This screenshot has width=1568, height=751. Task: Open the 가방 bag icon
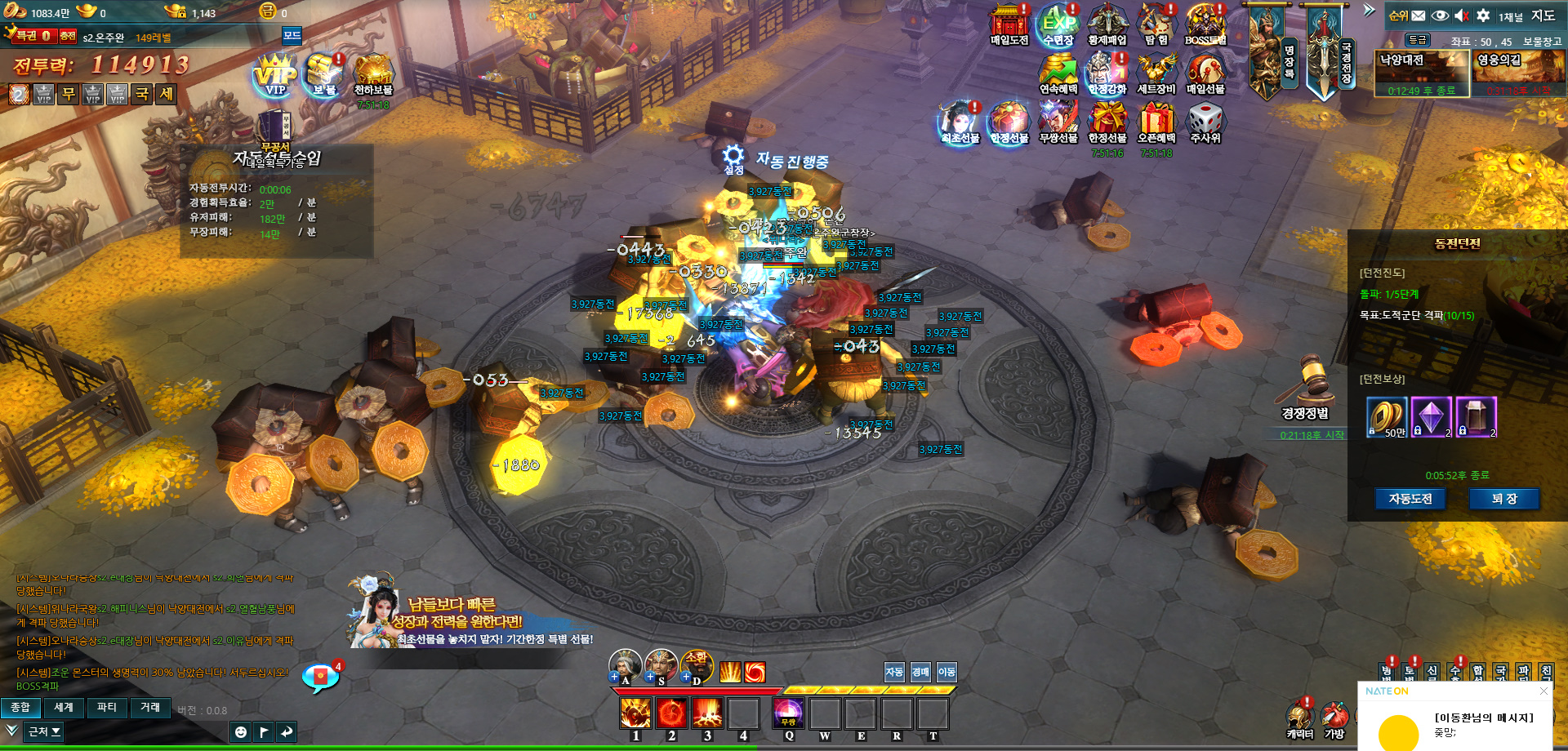[1334, 718]
